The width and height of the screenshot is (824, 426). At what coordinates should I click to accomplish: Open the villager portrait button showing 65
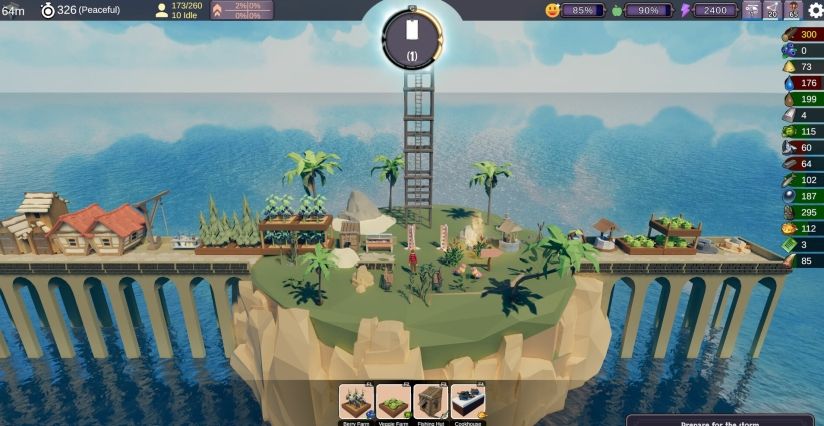click(x=793, y=10)
